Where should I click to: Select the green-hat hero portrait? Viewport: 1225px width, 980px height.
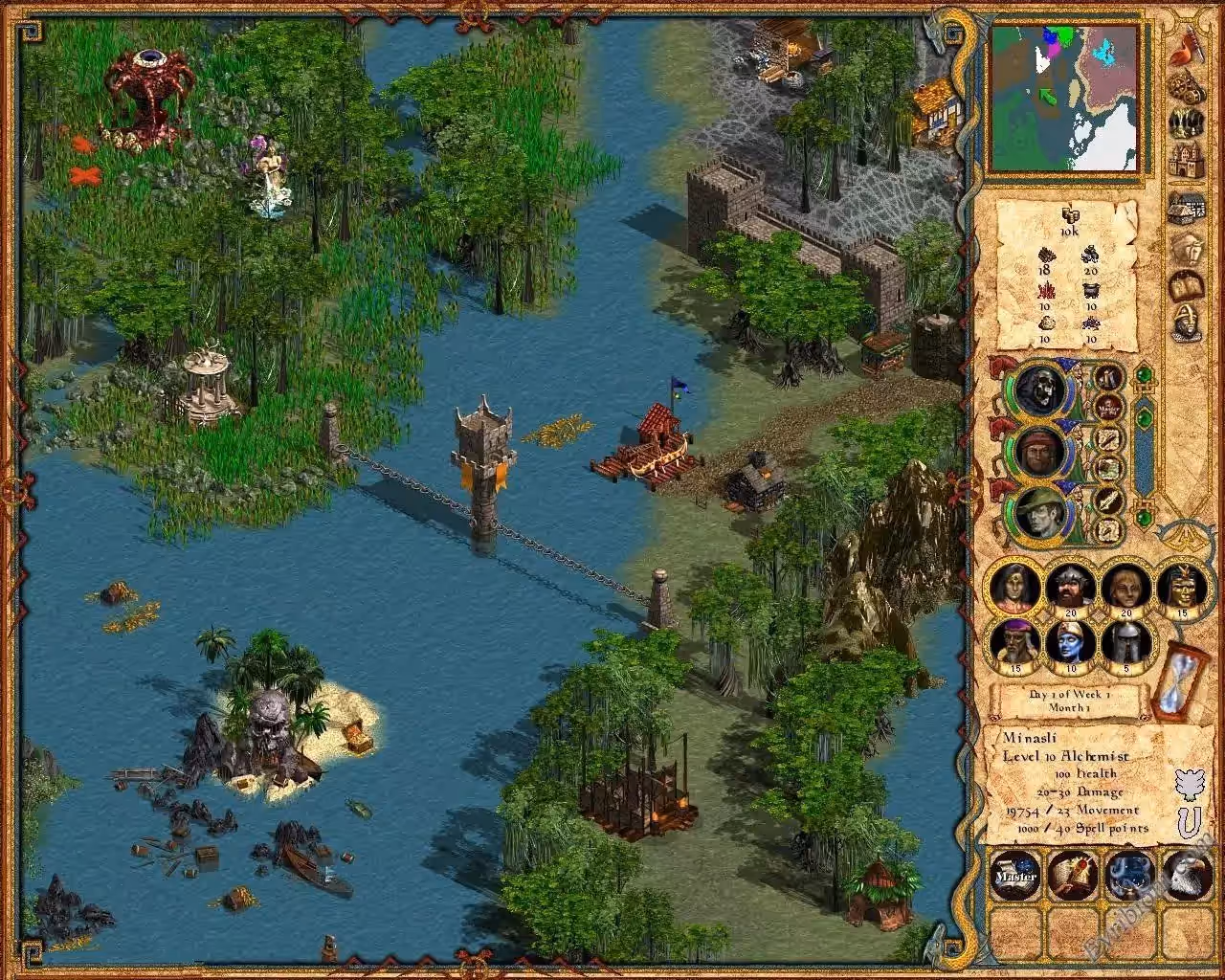coord(1039,512)
